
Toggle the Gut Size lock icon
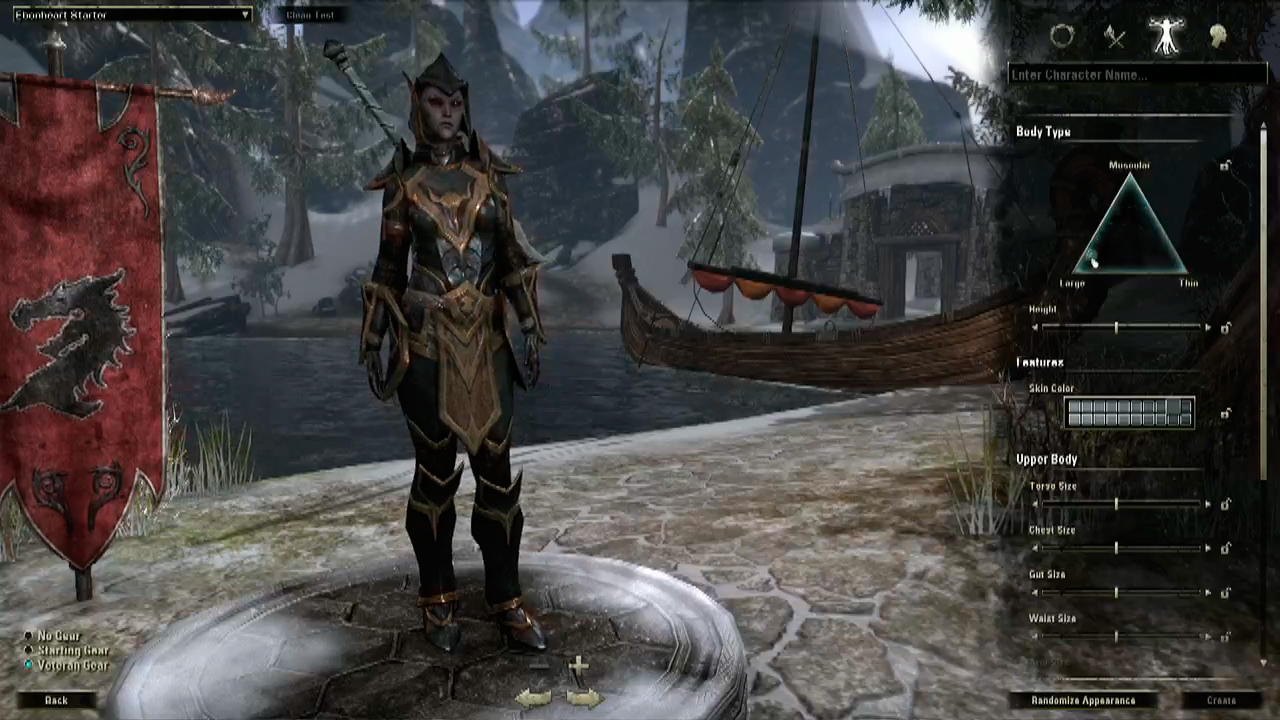1225,592
